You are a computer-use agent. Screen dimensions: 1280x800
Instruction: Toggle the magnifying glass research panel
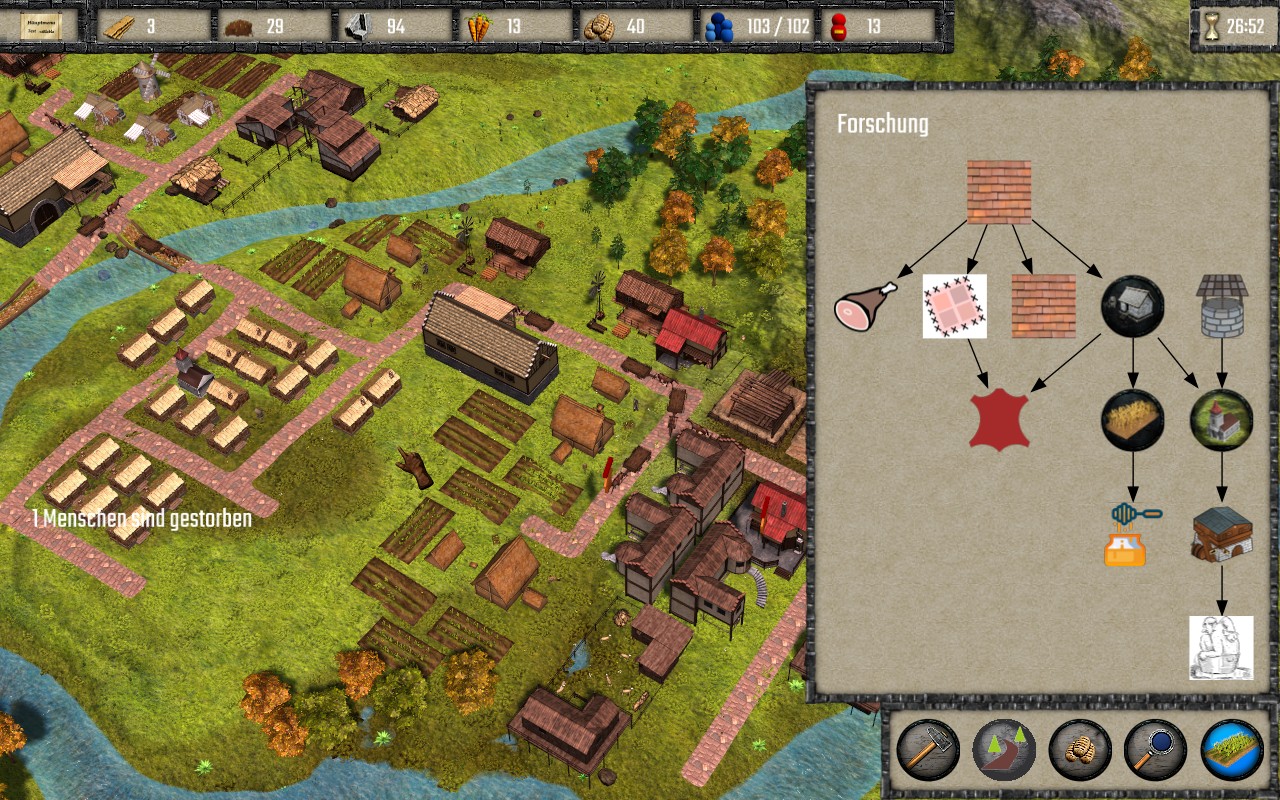pyautogui.click(x=1155, y=750)
